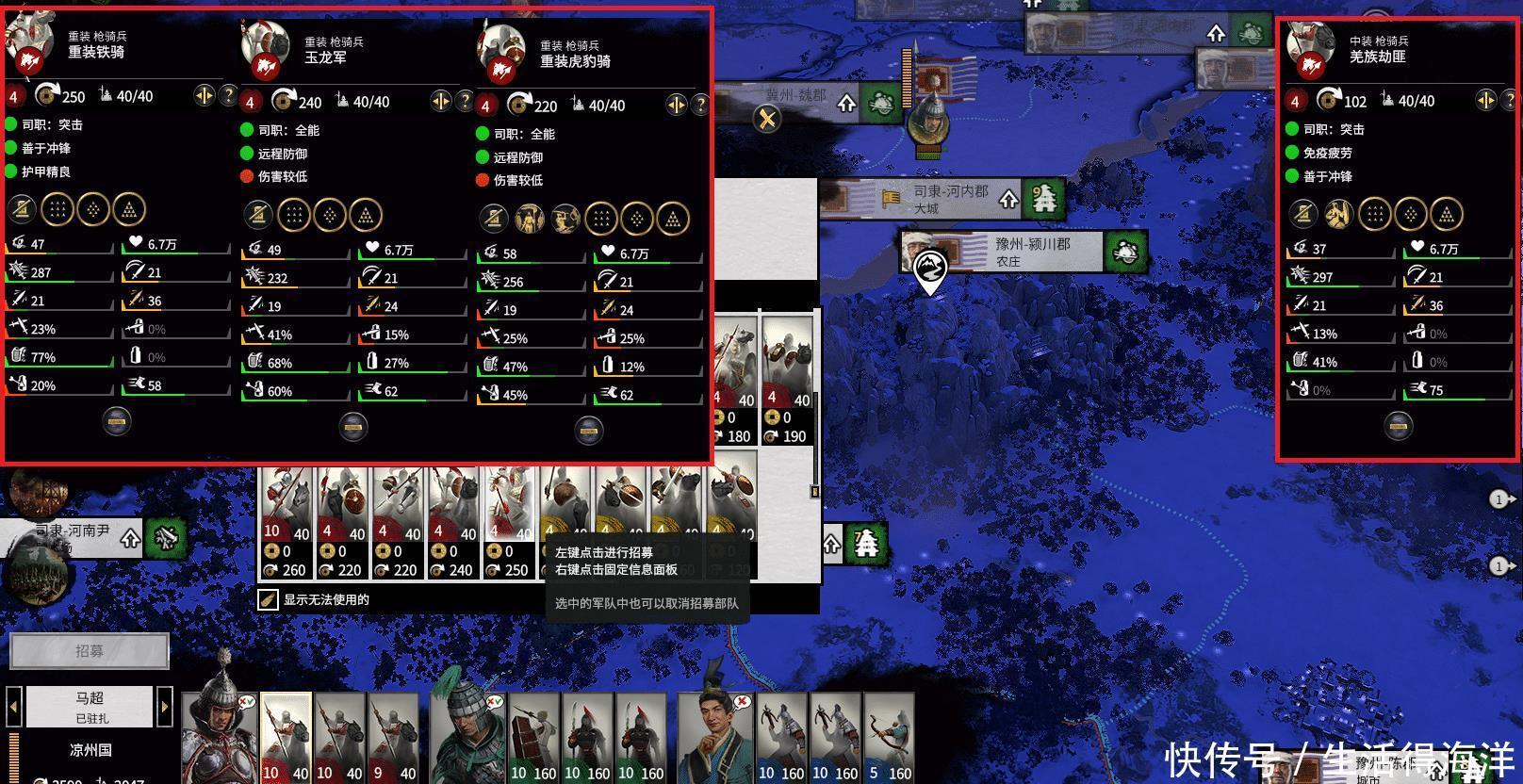Click the crossed-swords icon near 冀州-魏郡
Viewport: 1523px width, 784px height.
[x=767, y=119]
